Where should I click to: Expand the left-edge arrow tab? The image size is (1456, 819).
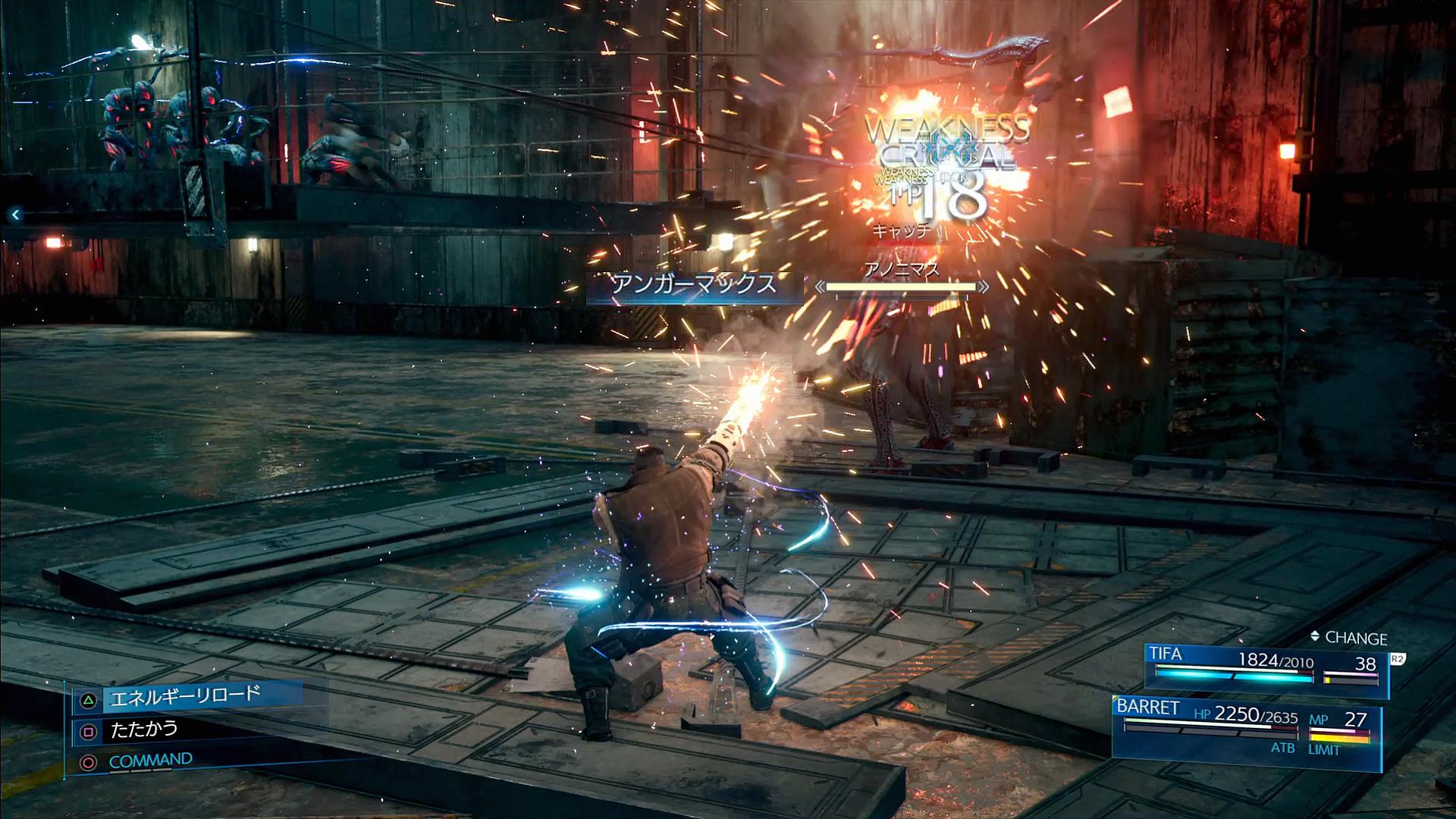[x=15, y=215]
